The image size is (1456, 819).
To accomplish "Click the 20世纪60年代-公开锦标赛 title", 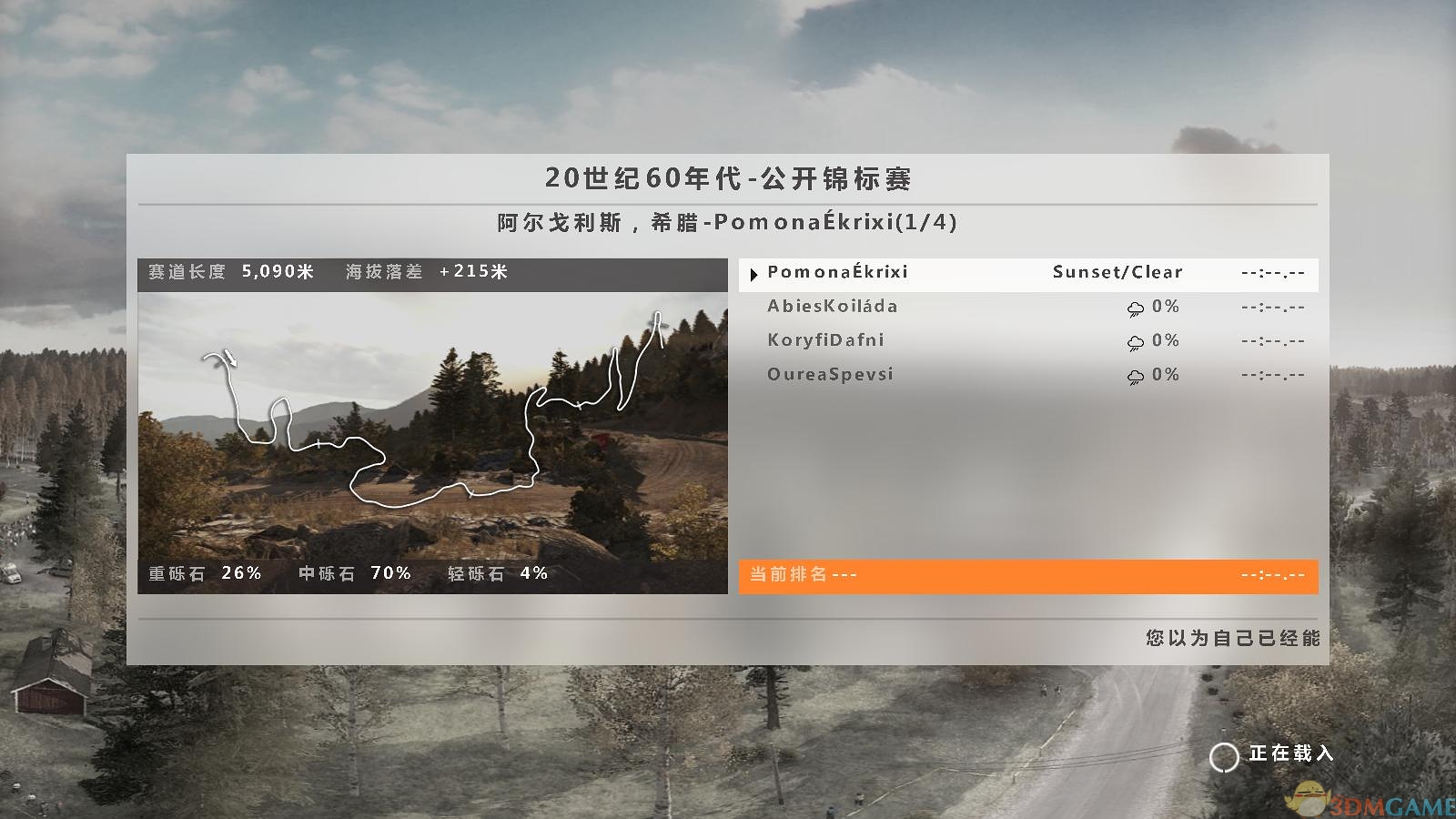I will pos(728,180).
